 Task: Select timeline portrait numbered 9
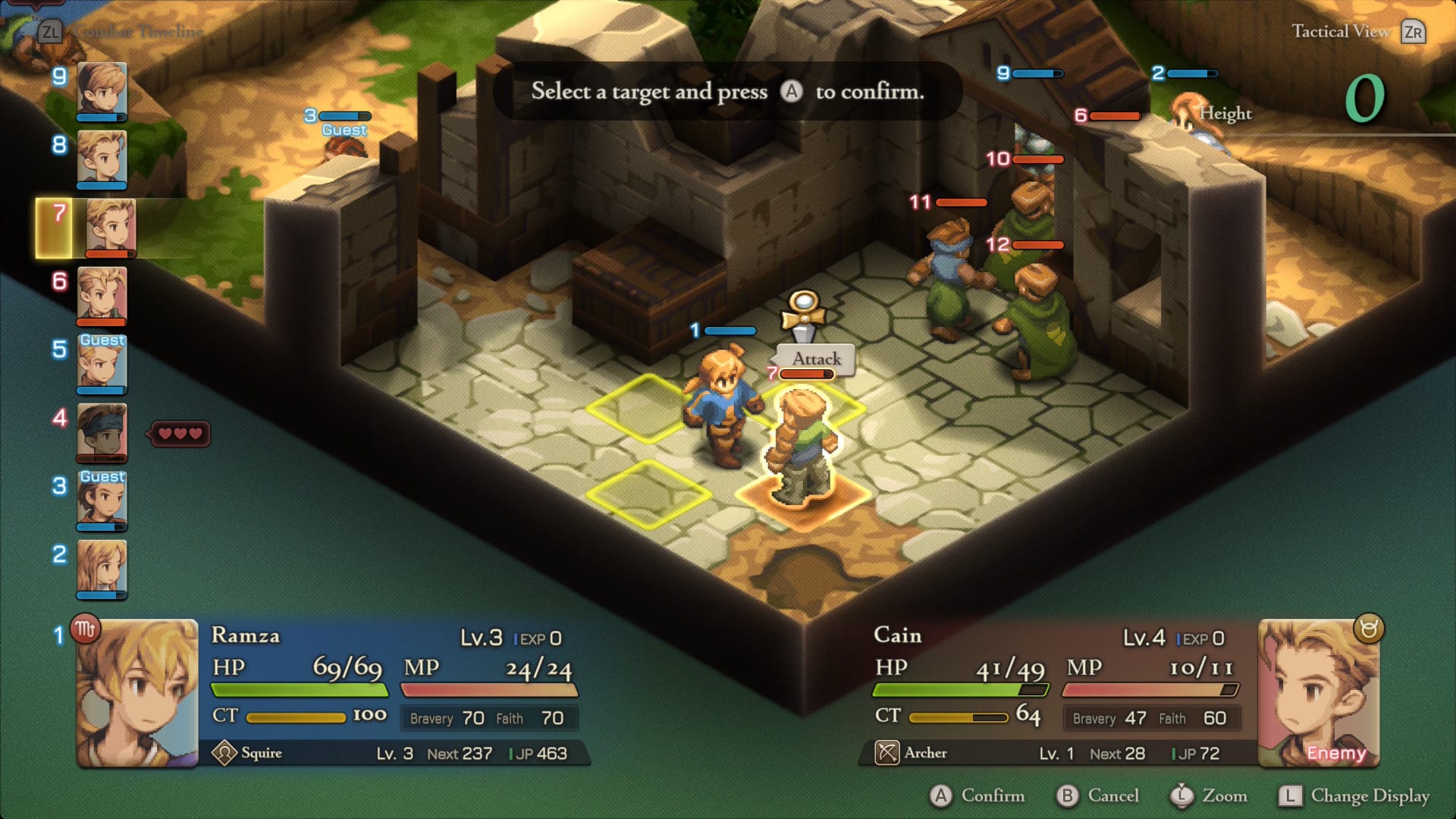(x=102, y=91)
